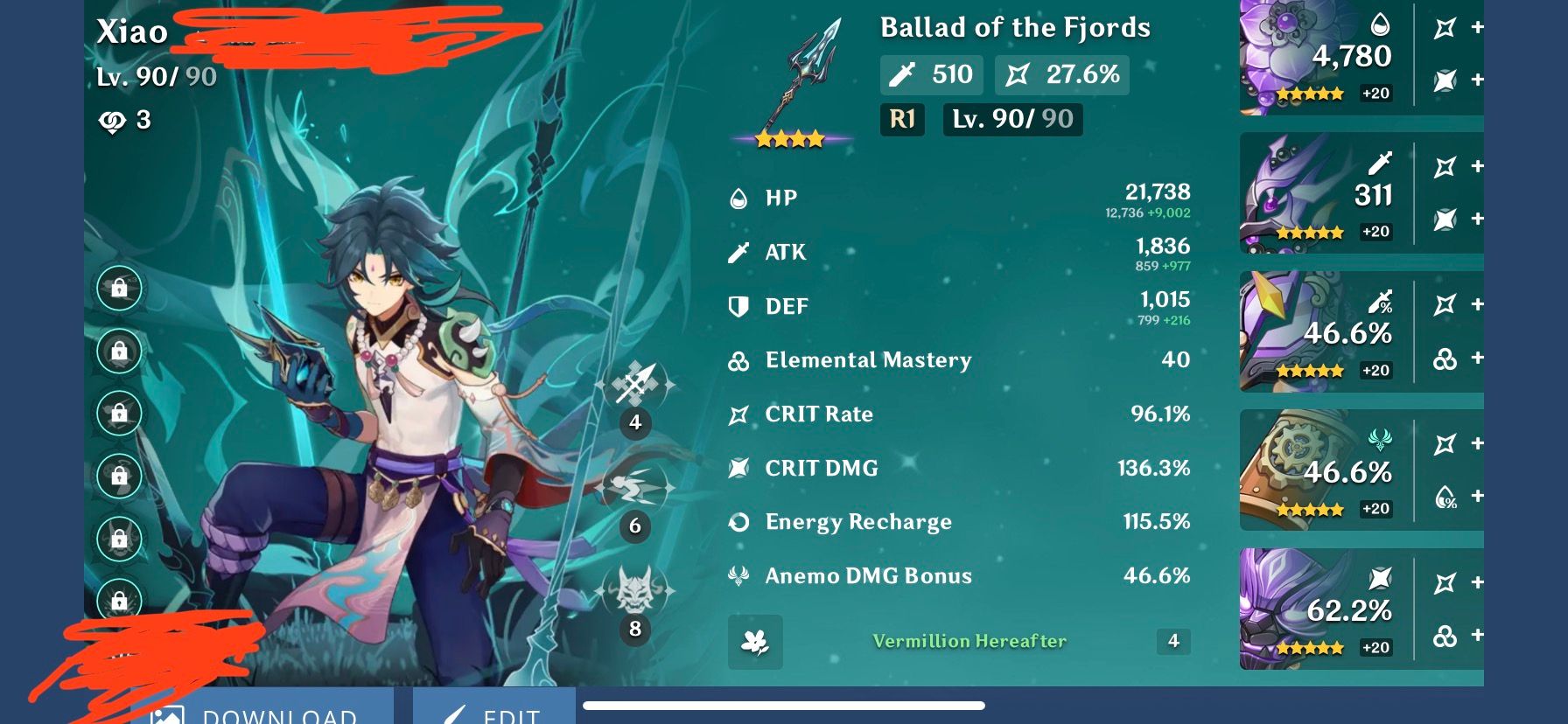Image resolution: width=1568 pixels, height=724 pixels.
Task: Toggle the third constellation lock
Action: [x=120, y=414]
